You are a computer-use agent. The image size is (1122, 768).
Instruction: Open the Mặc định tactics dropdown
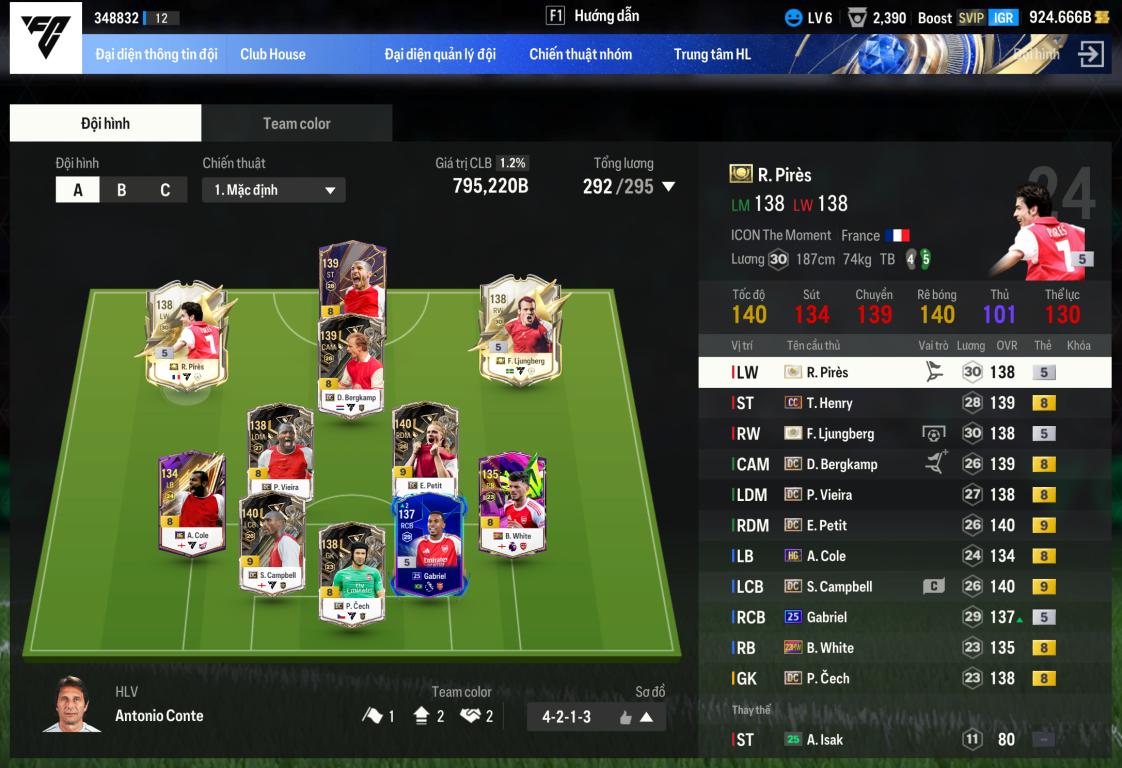click(273, 190)
